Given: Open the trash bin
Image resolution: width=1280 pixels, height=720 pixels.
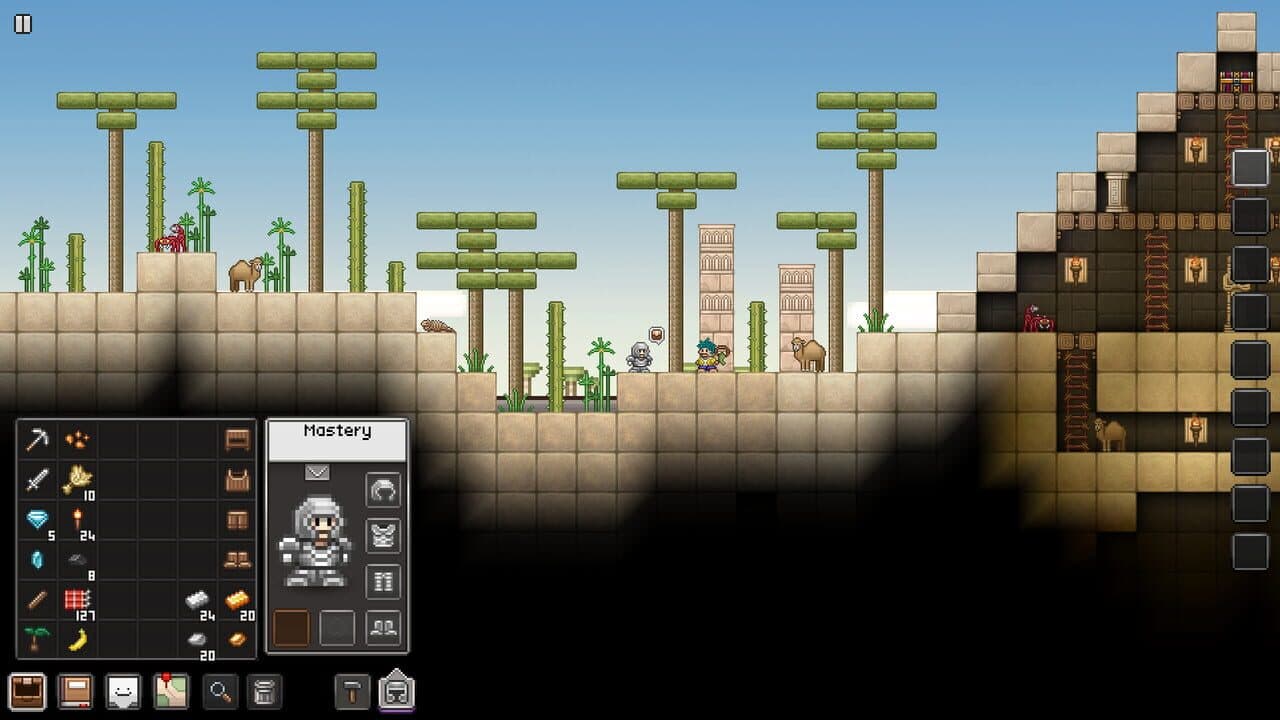Looking at the screenshot, I should 266,690.
